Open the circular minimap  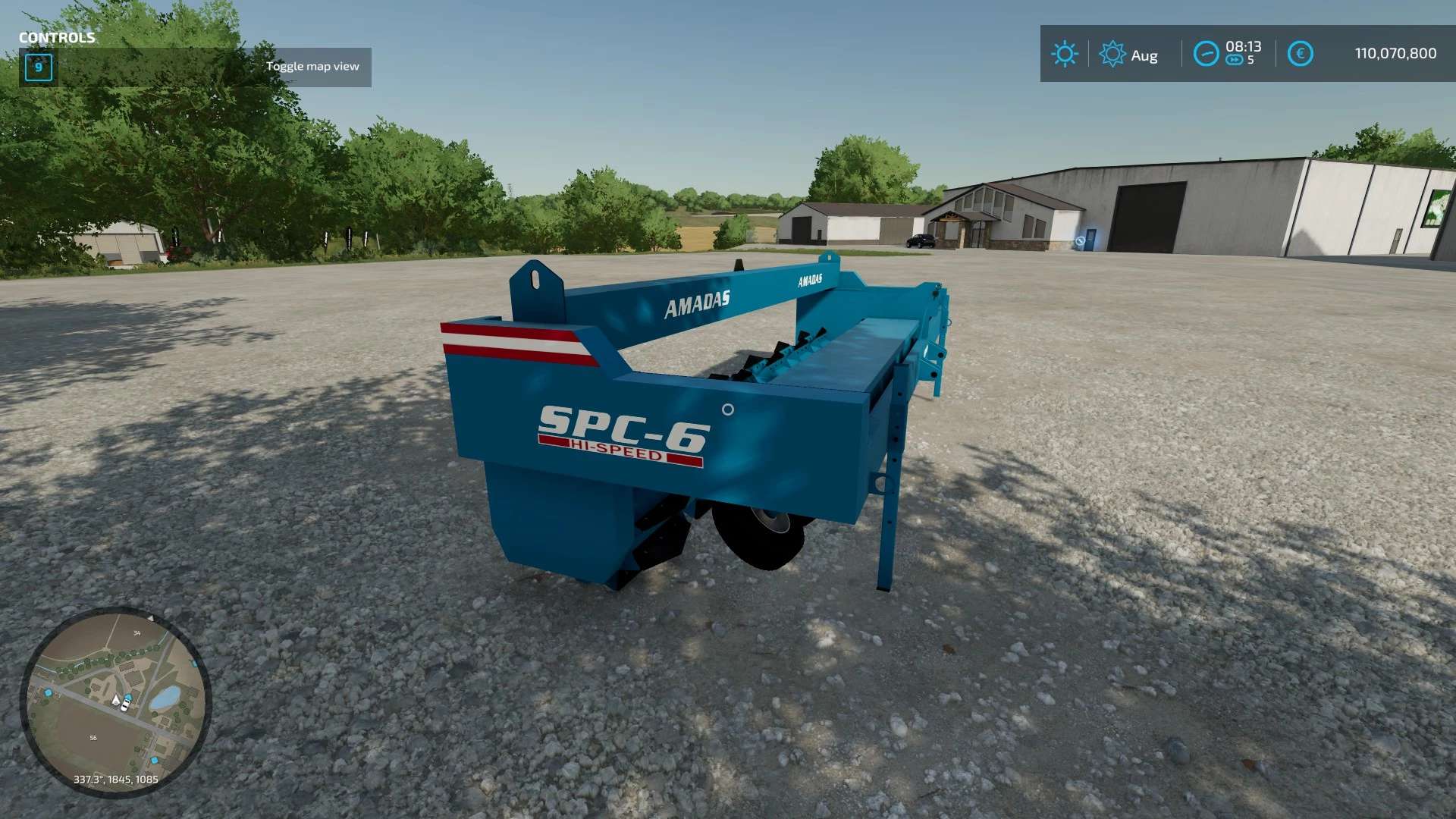click(x=115, y=701)
